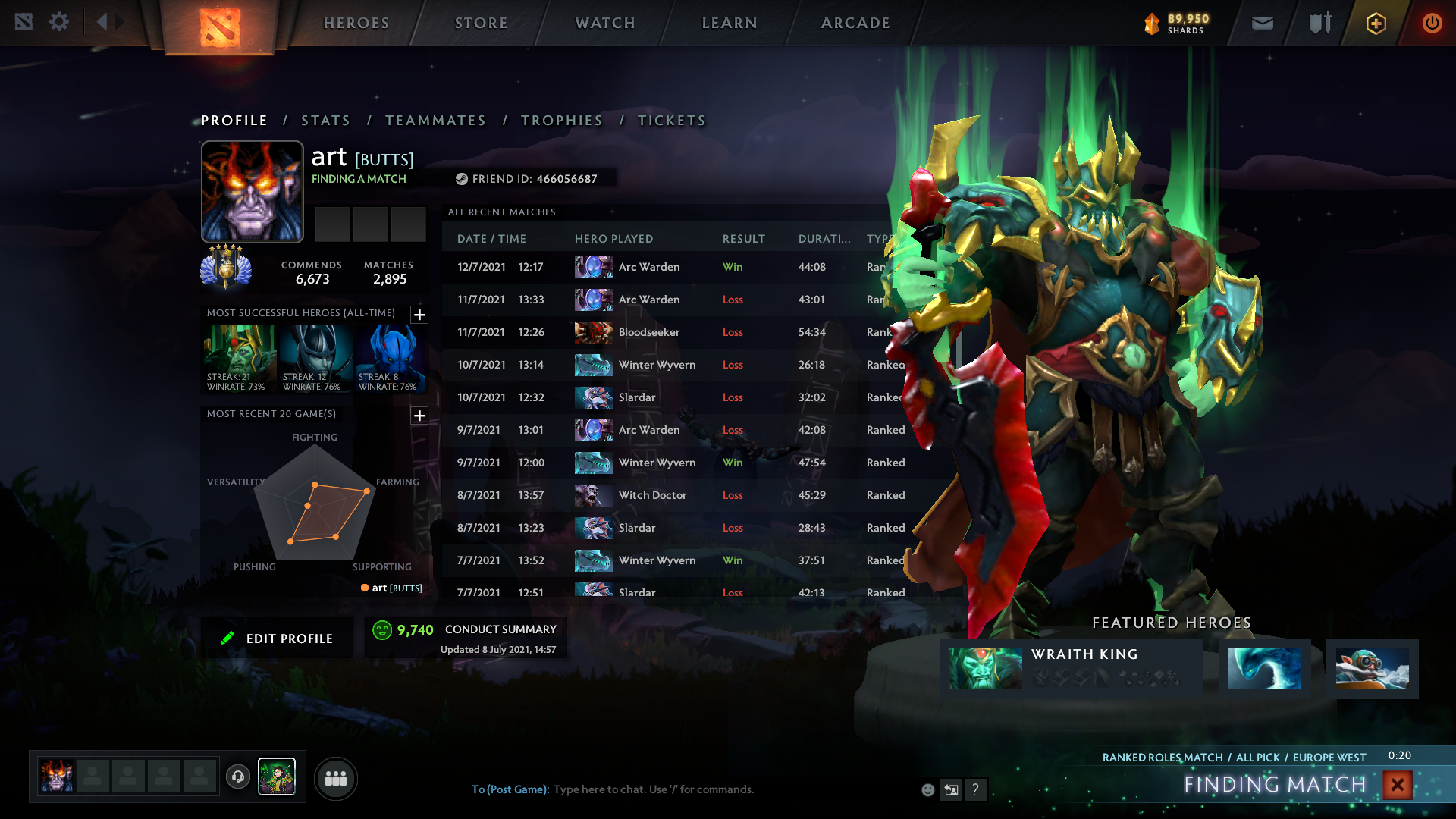Open the Heroes menu

[356, 23]
